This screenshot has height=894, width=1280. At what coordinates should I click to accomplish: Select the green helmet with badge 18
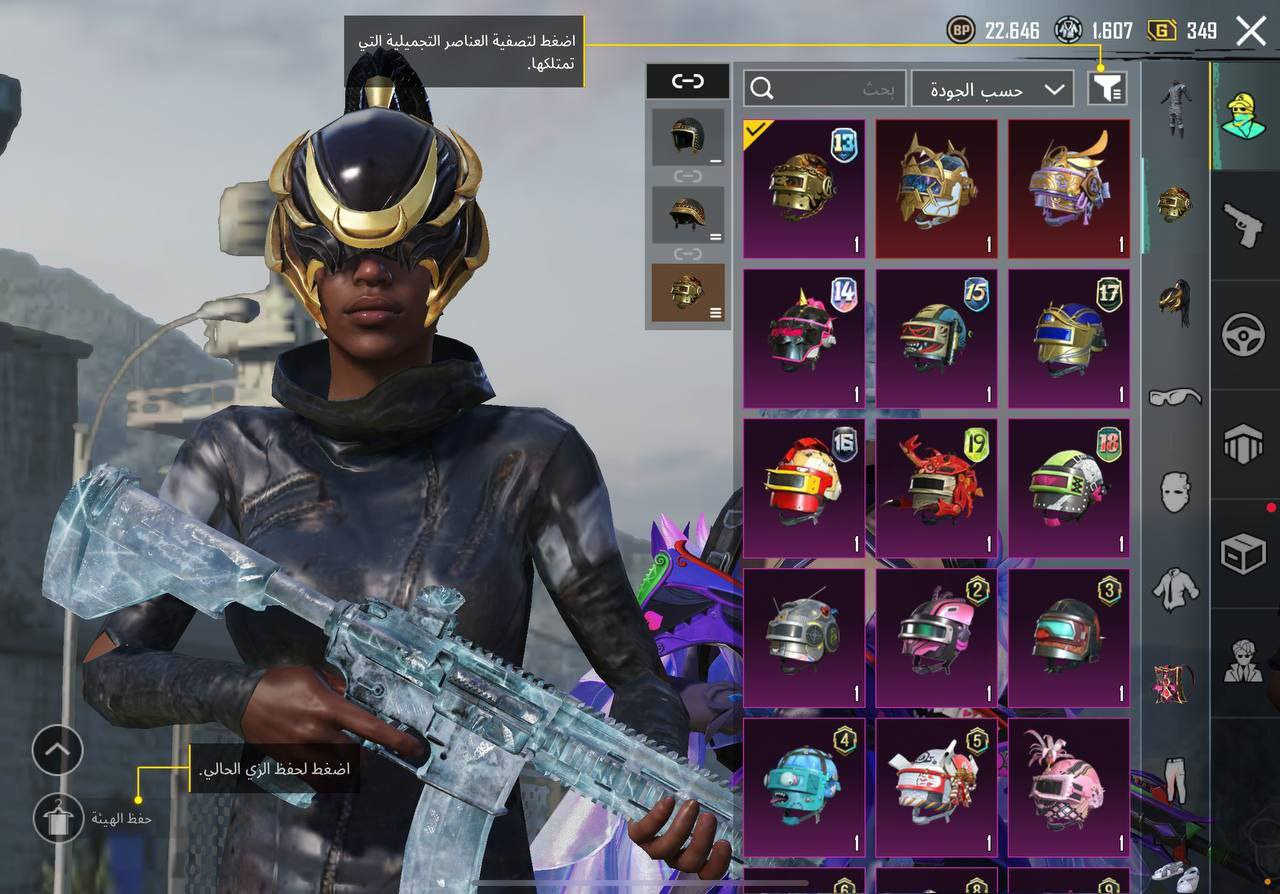(1069, 488)
